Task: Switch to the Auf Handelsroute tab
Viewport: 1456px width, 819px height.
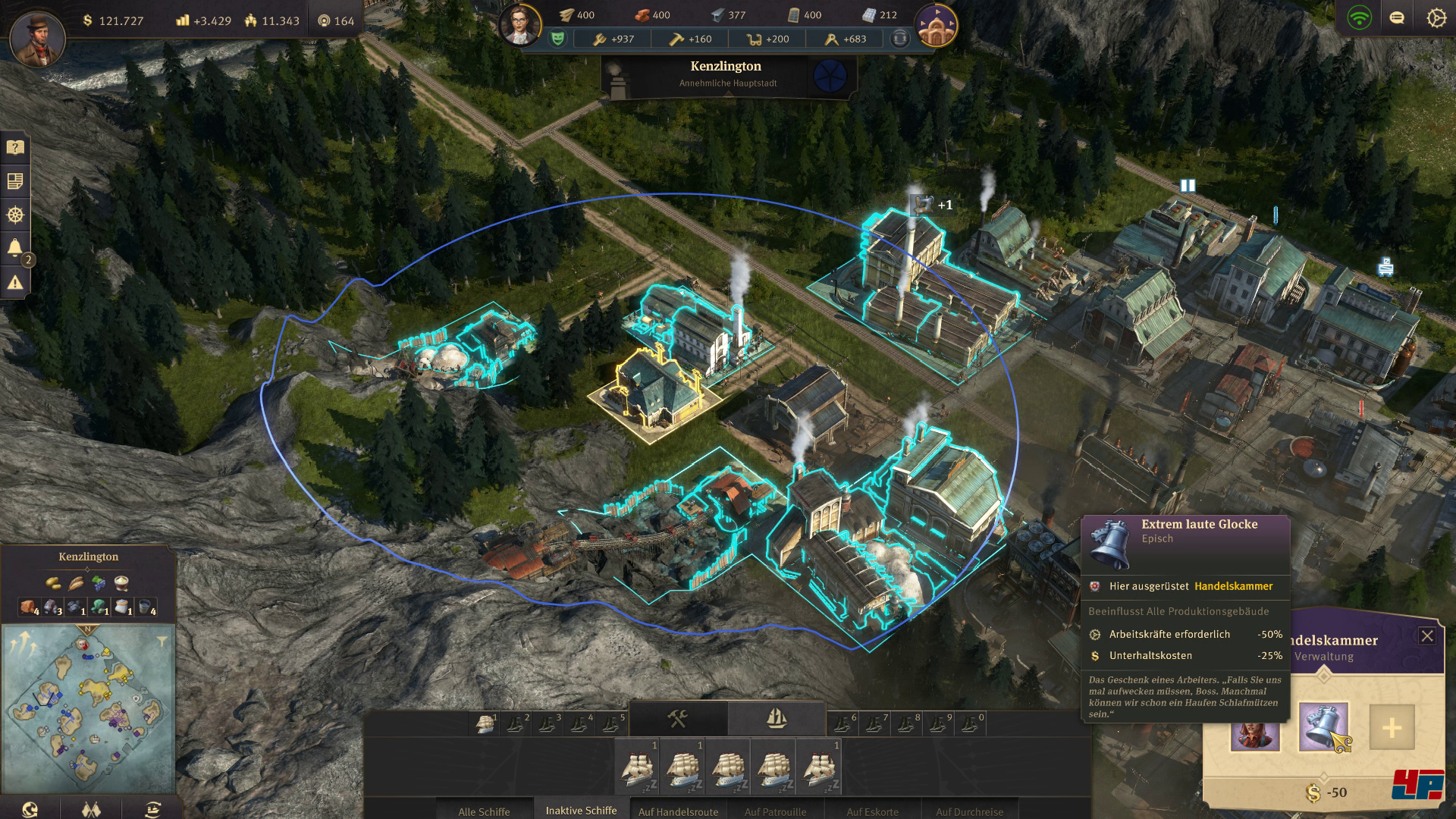Action: click(x=677, y=811)
